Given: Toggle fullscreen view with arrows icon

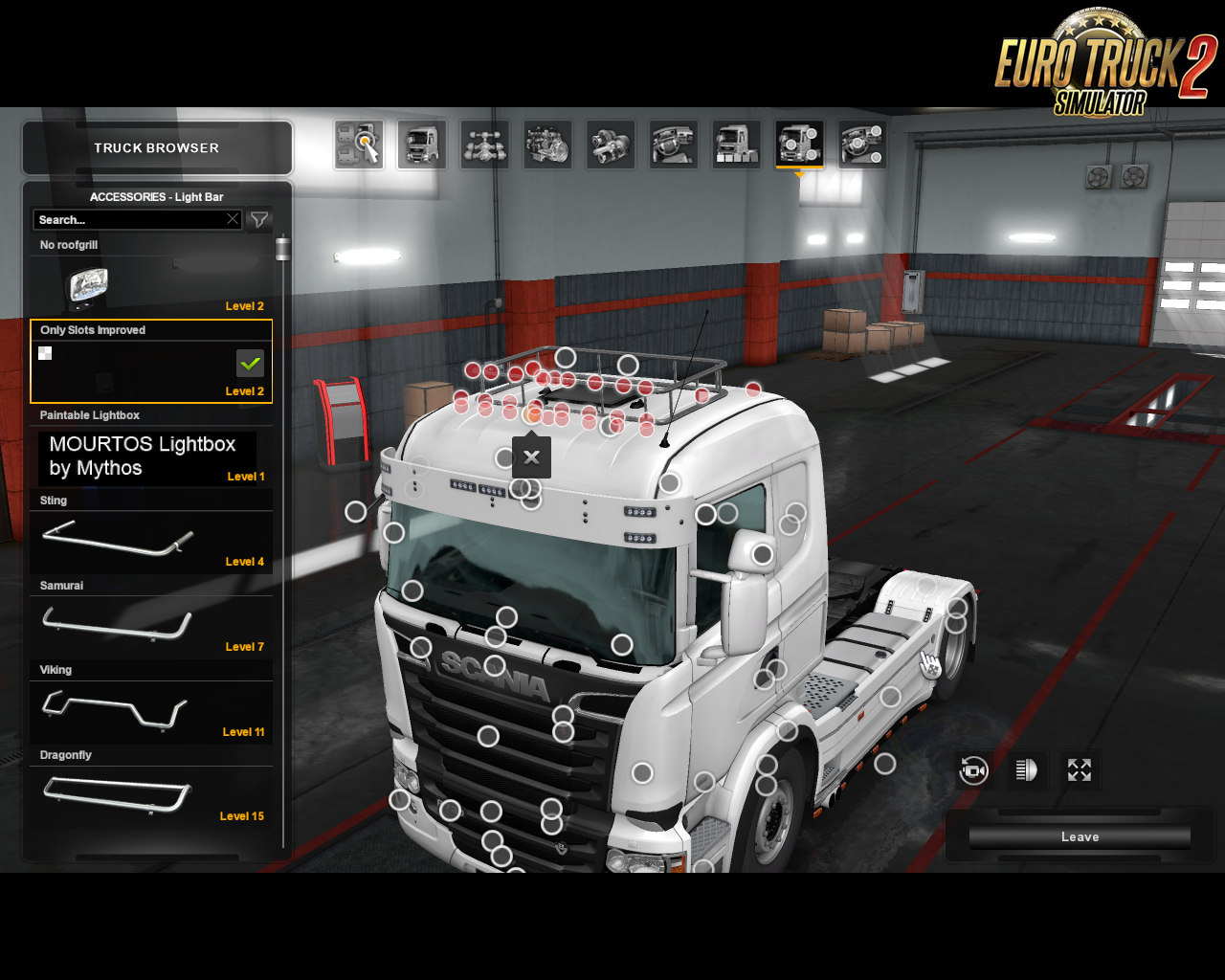Looking at the screenshot, I should tap(1080, 769).
